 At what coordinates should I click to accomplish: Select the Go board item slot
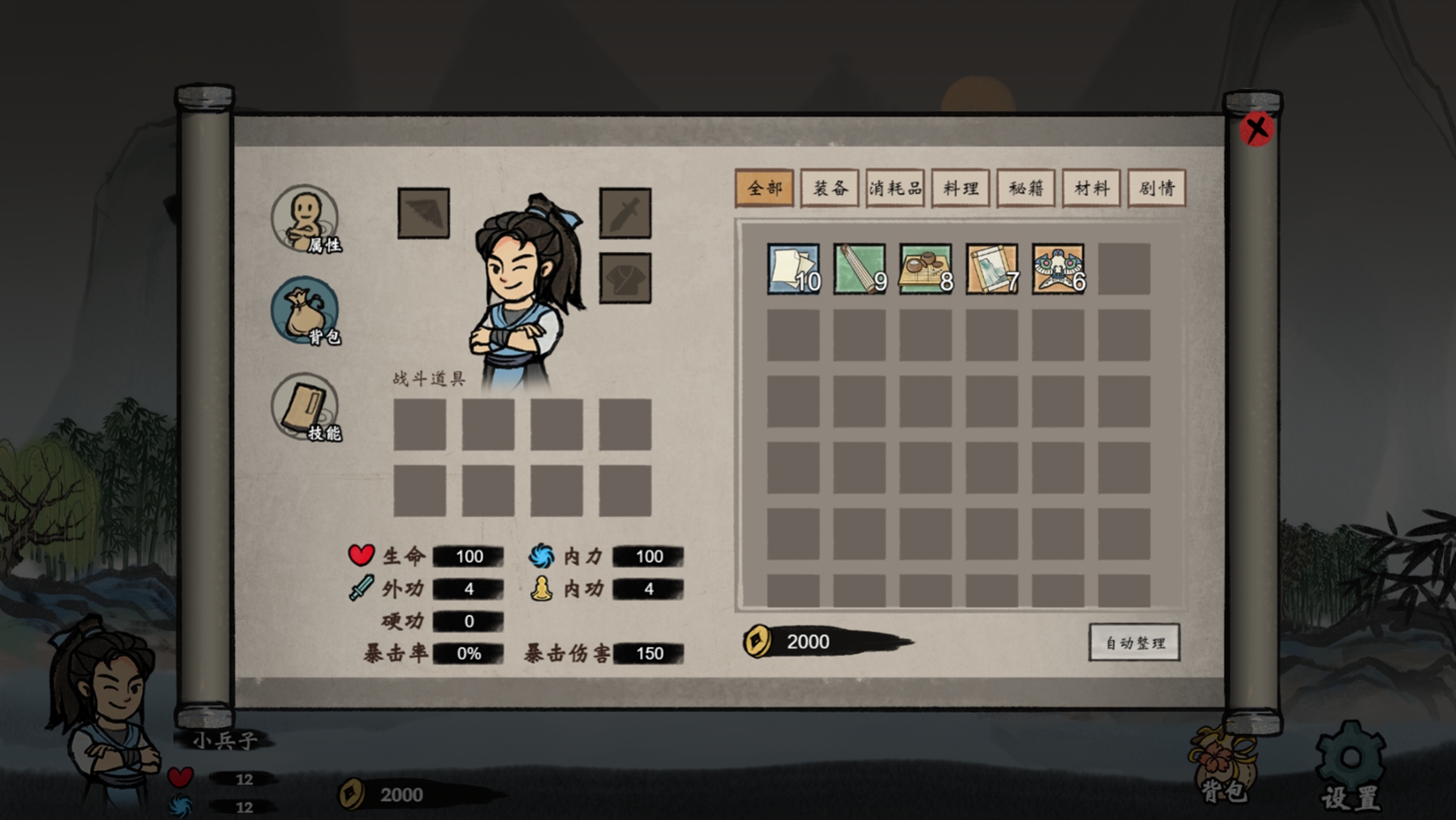(925, 269)
